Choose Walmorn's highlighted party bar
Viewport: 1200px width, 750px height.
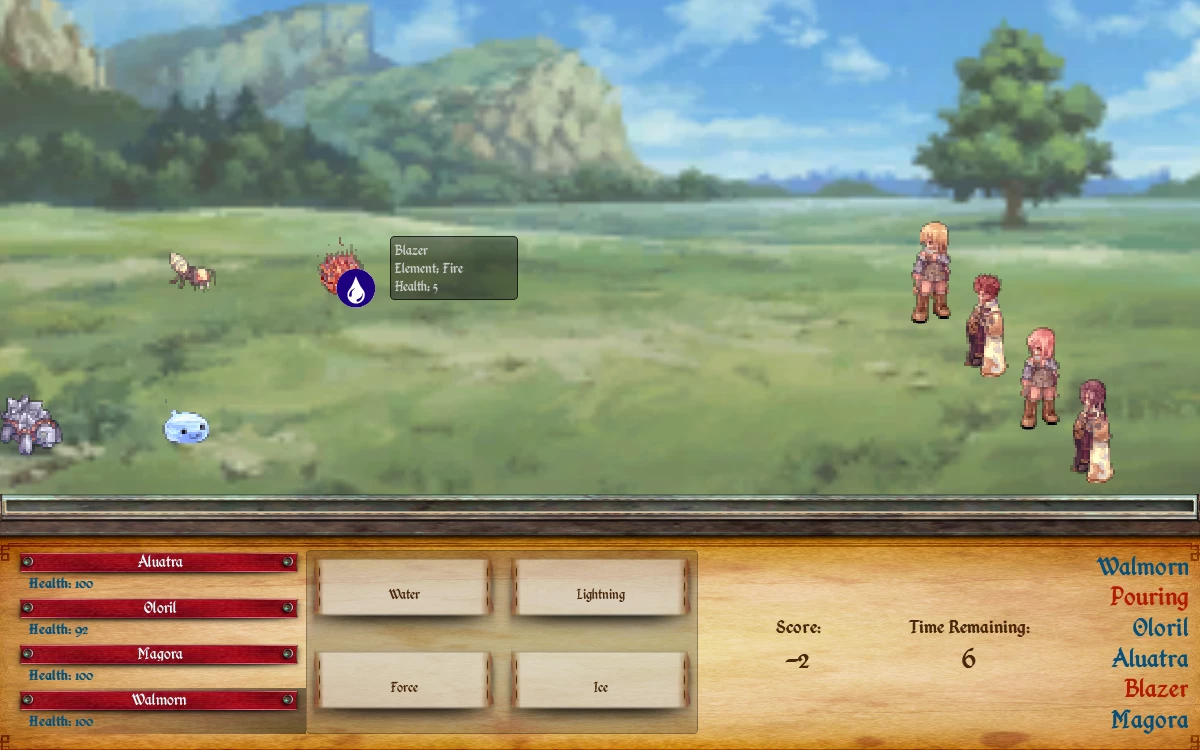pyautogui.click(x=159, y=700)
